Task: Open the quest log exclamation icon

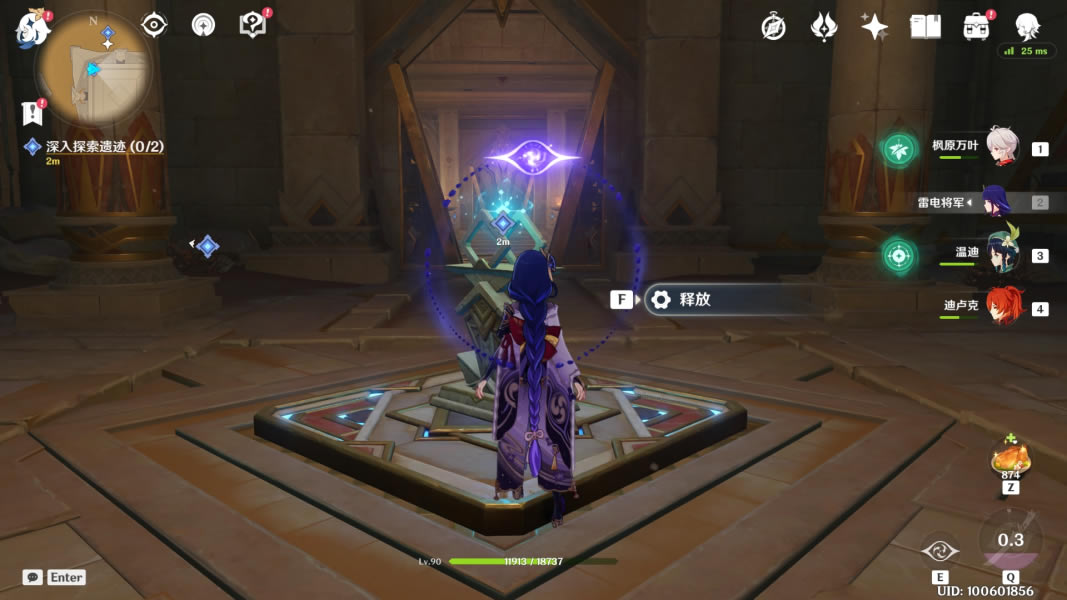Action: (32, 112)
